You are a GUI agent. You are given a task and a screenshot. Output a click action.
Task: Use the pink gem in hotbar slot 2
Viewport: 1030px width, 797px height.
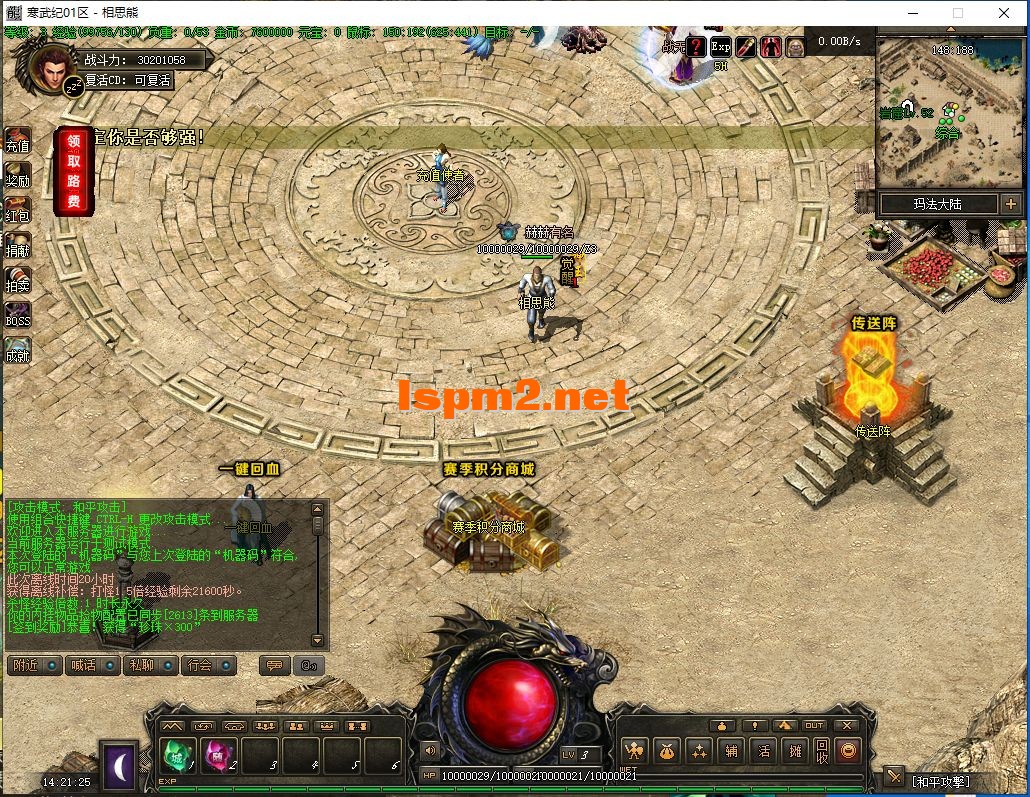pos(219,755)
